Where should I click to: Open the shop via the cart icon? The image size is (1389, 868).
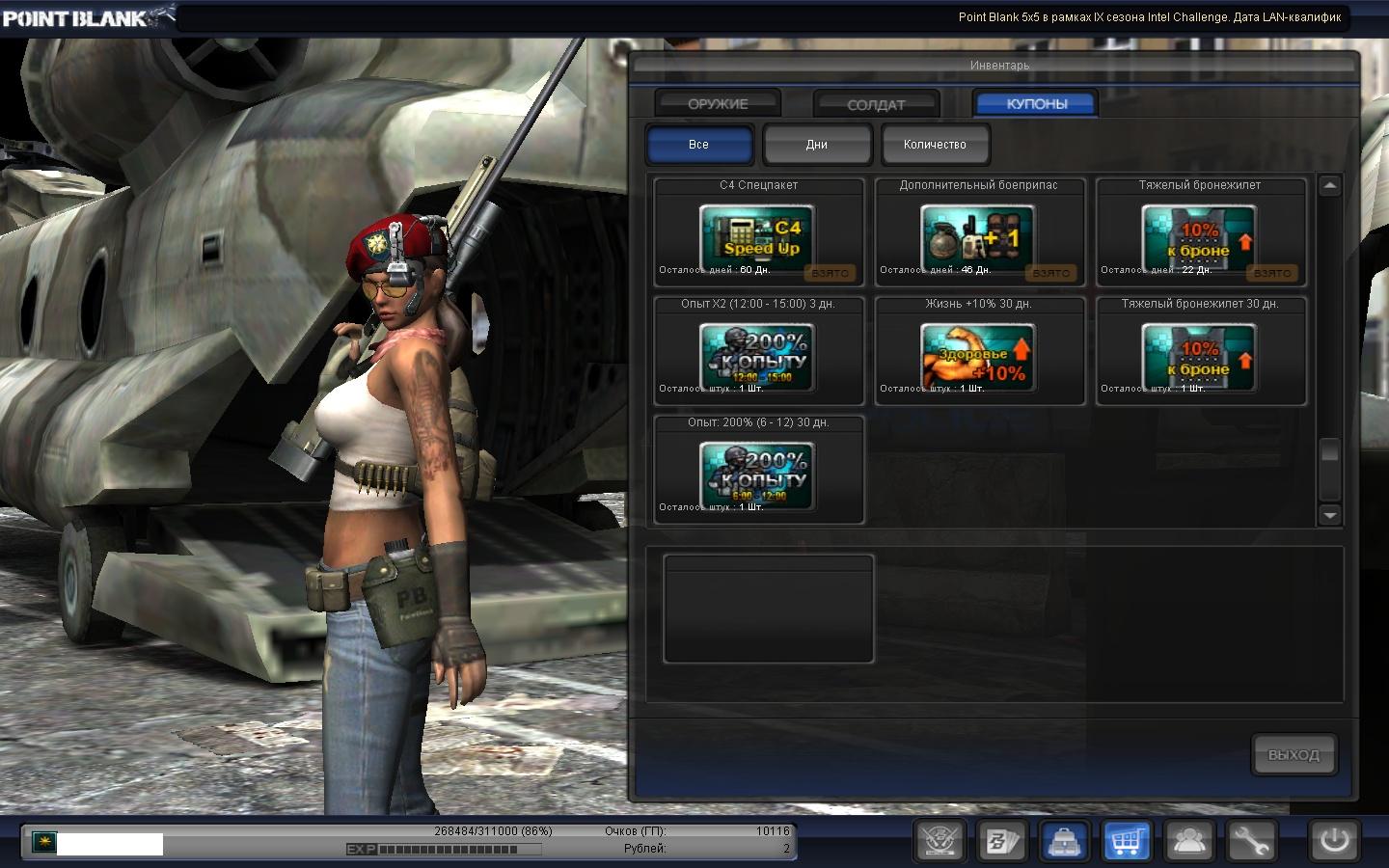pos(1127,841)
